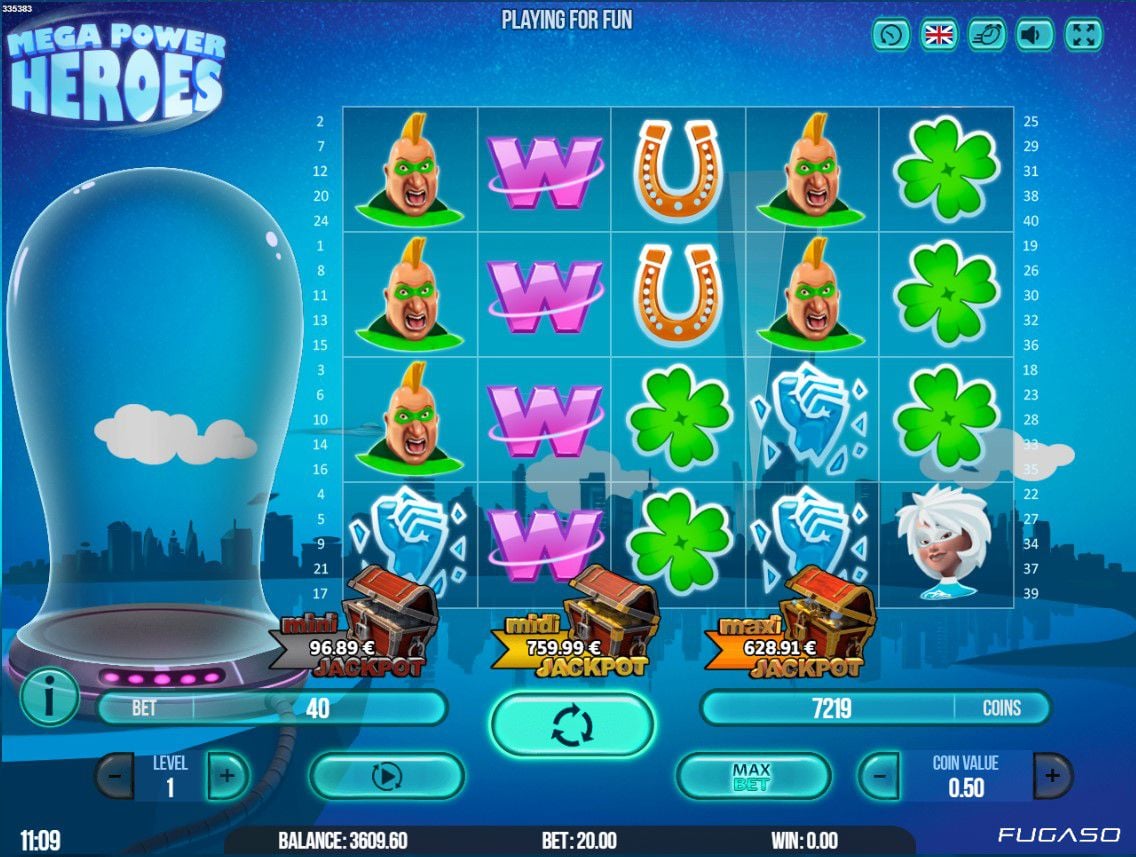The image size is (1136, 857).
Task: Enable fast spin with stopwatch icon
Action: pos(987,35)
